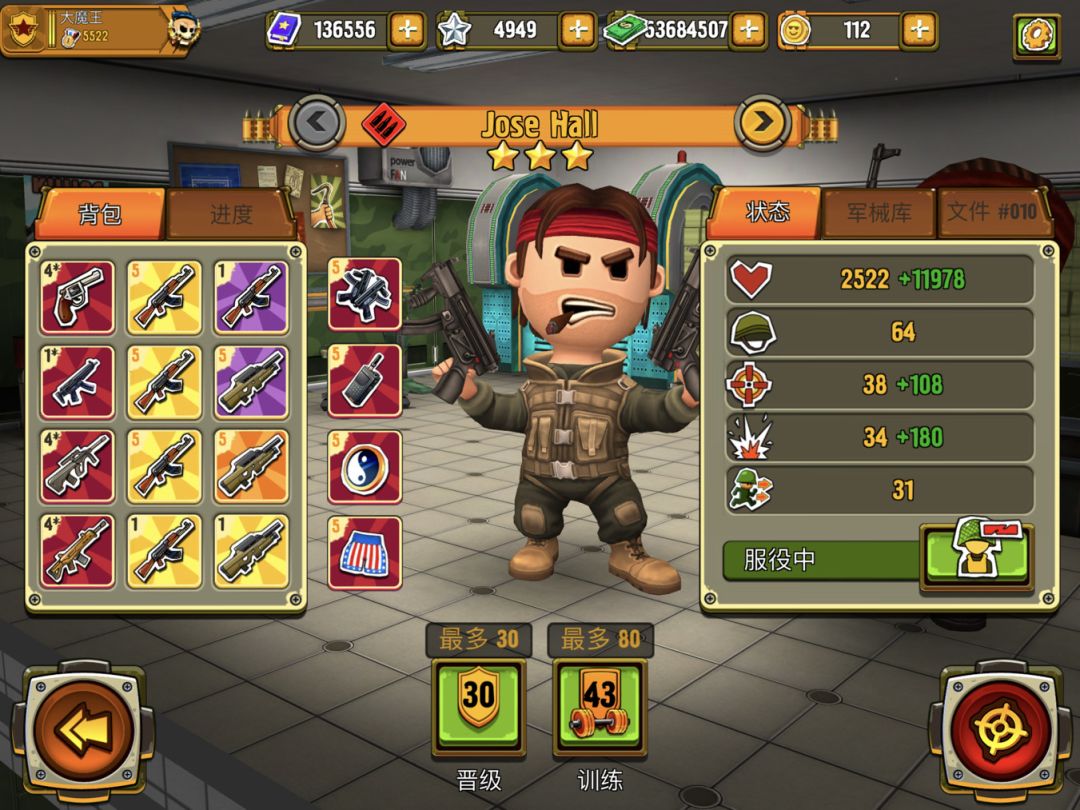Toggle the 服役中 soldier status button
Image resolution: width=1080 pixels, height=810 pixels.
(x=975, y=557)
